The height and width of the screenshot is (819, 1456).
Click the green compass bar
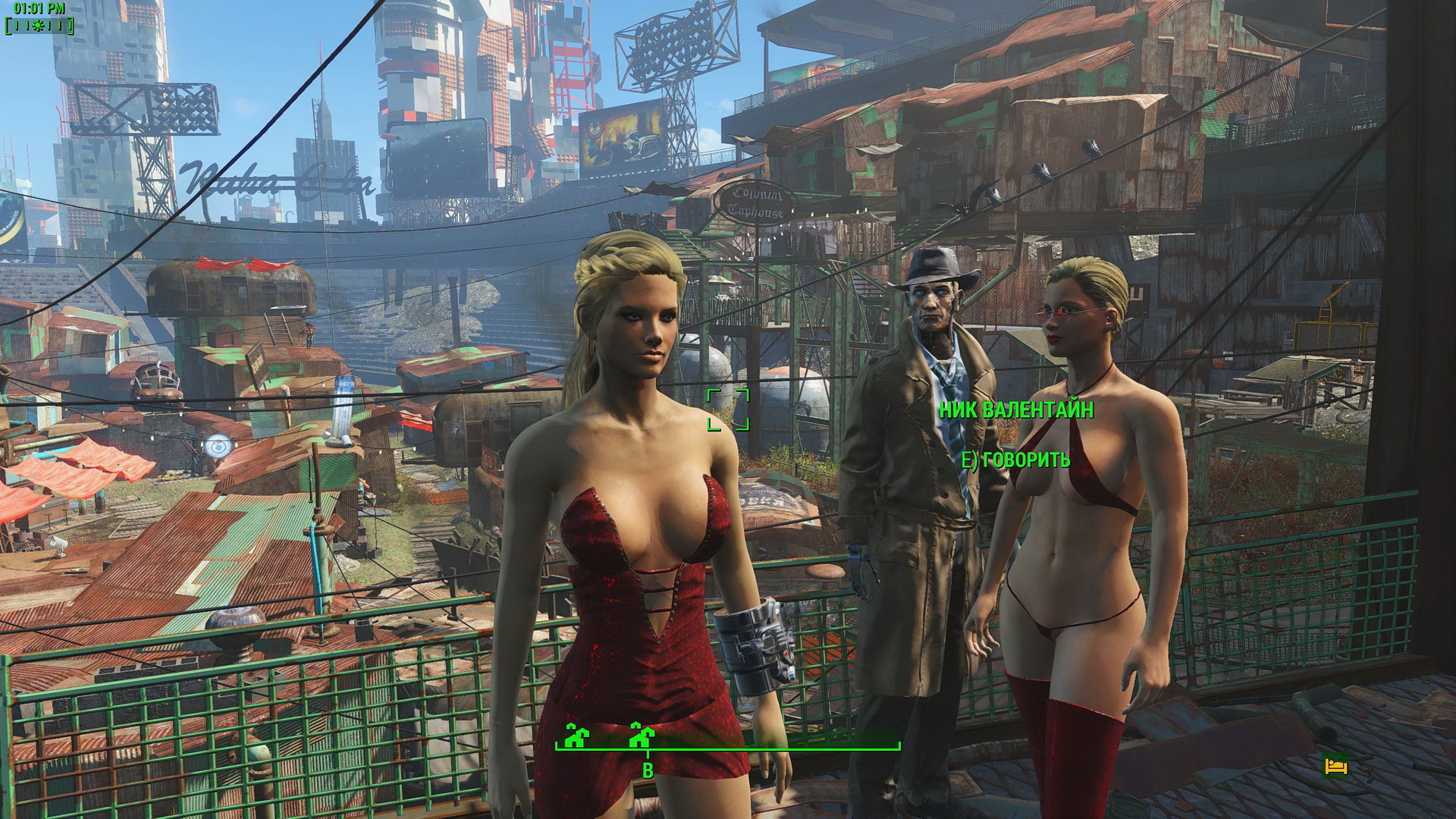coord(727,747)
